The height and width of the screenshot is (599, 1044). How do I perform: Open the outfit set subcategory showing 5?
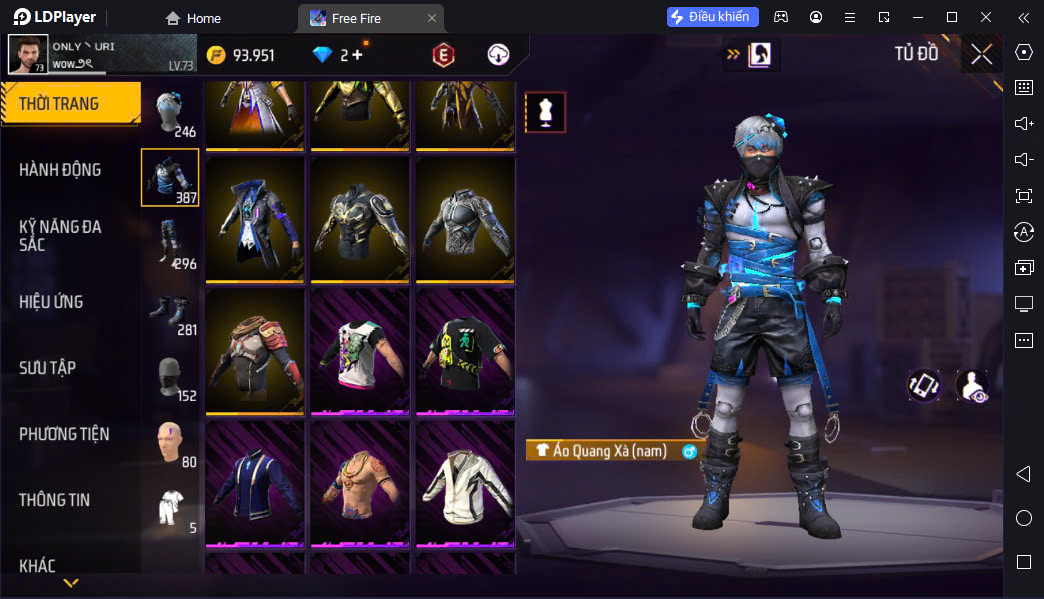(x=170, y=509)
